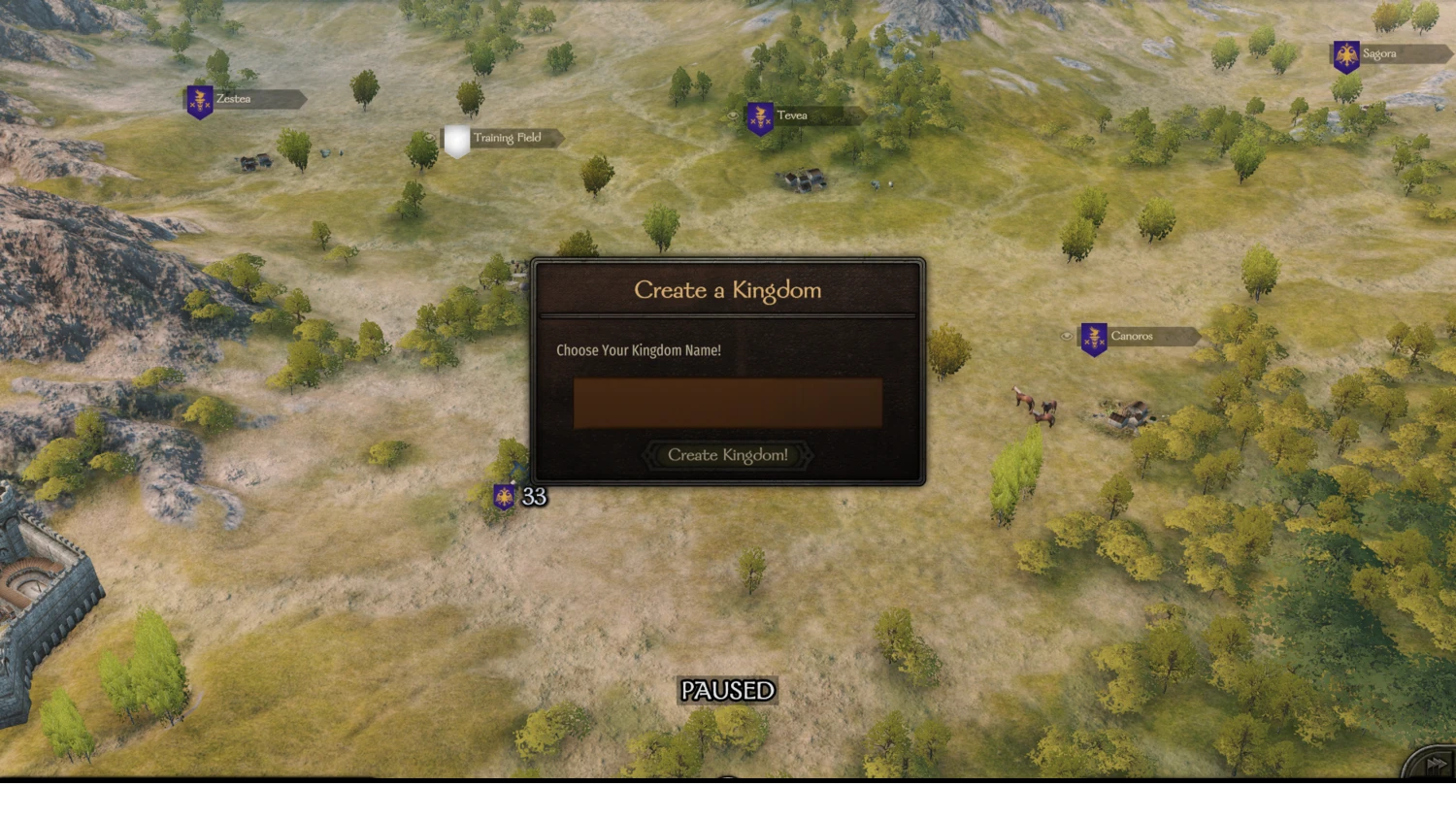The height and width of the screenshot is (819, 1456).
Task: Open the Sagora settlement via its banner icon
Action: [1346, 56]
